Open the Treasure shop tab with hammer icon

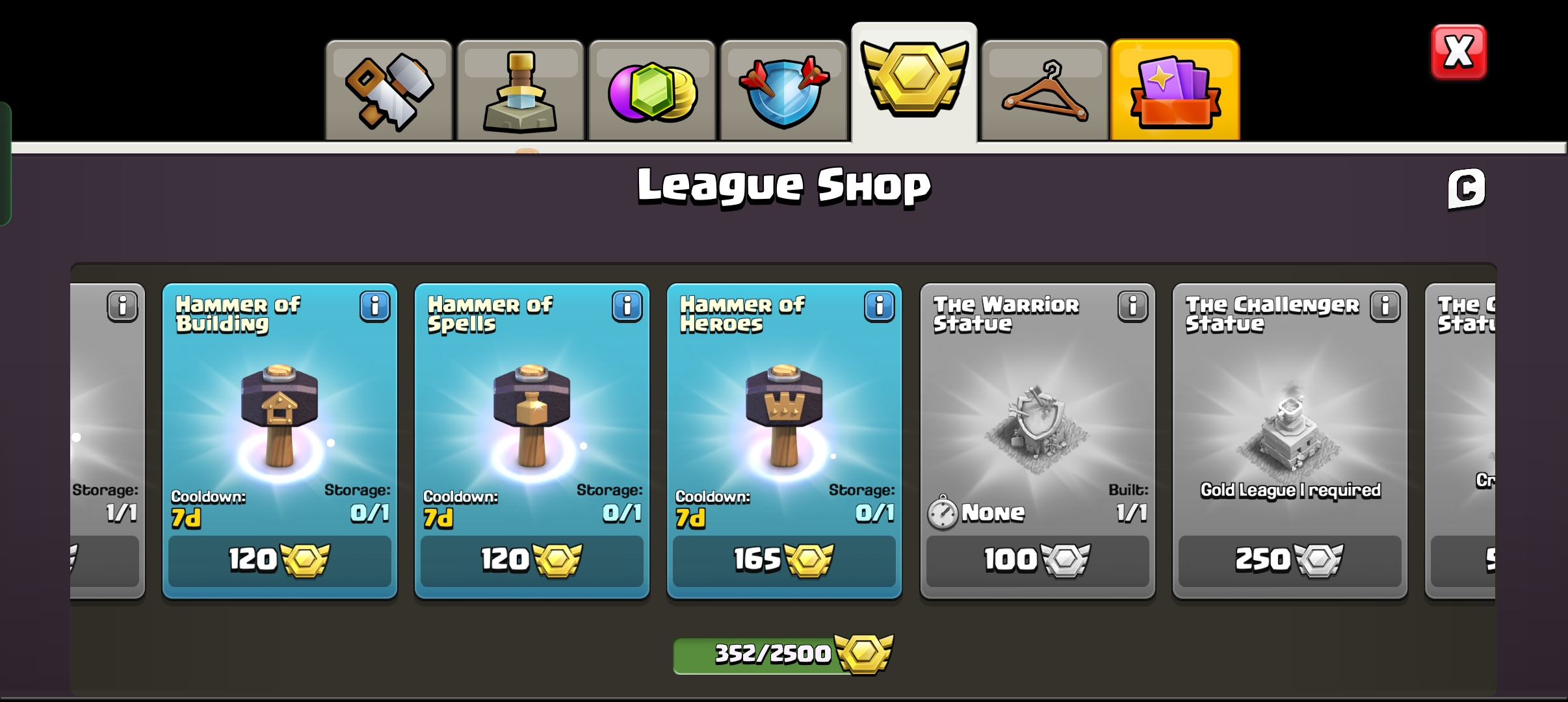coord(388,89)
